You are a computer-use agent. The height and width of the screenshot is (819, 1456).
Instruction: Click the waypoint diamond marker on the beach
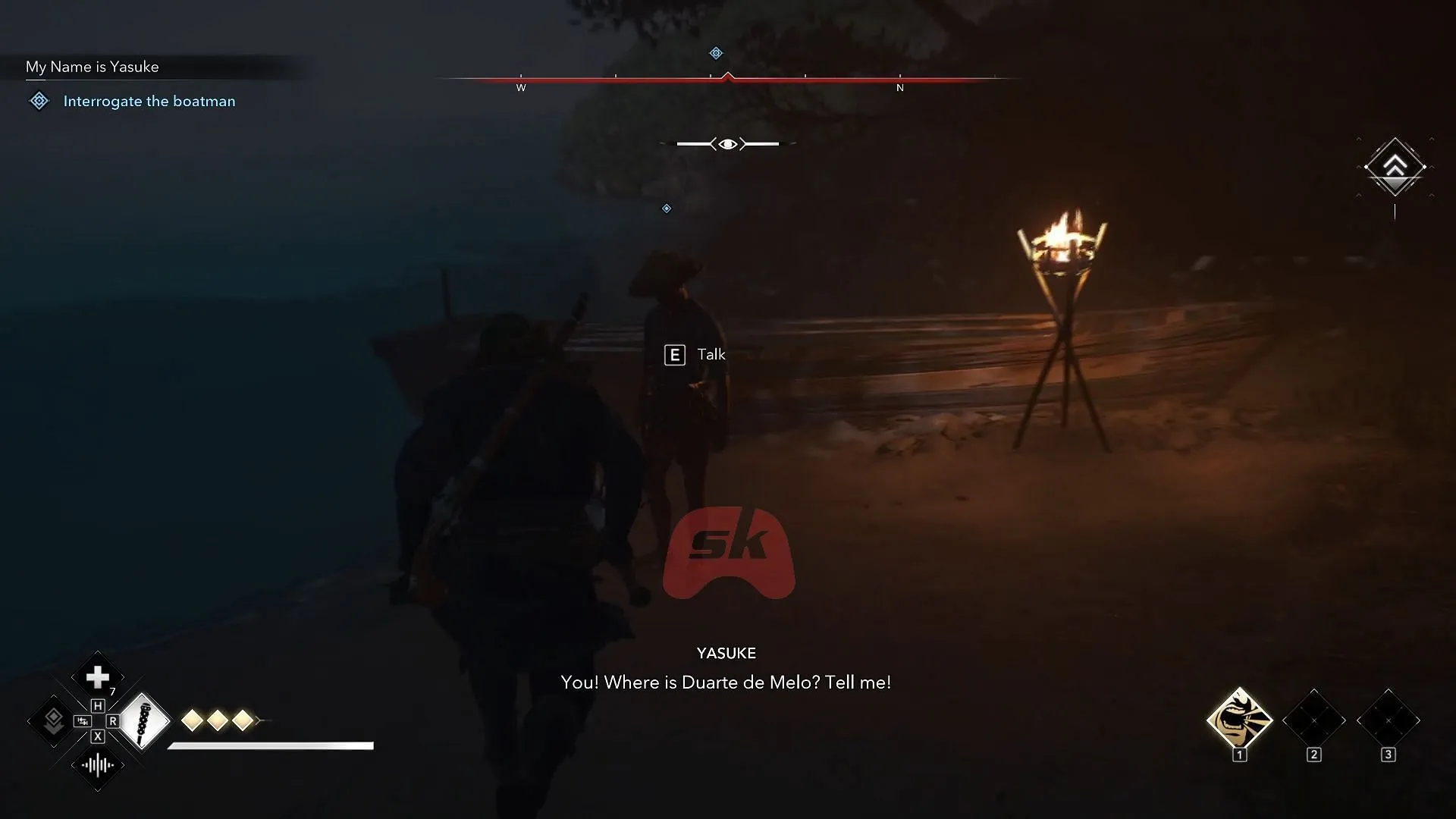(x=667, y=209)
